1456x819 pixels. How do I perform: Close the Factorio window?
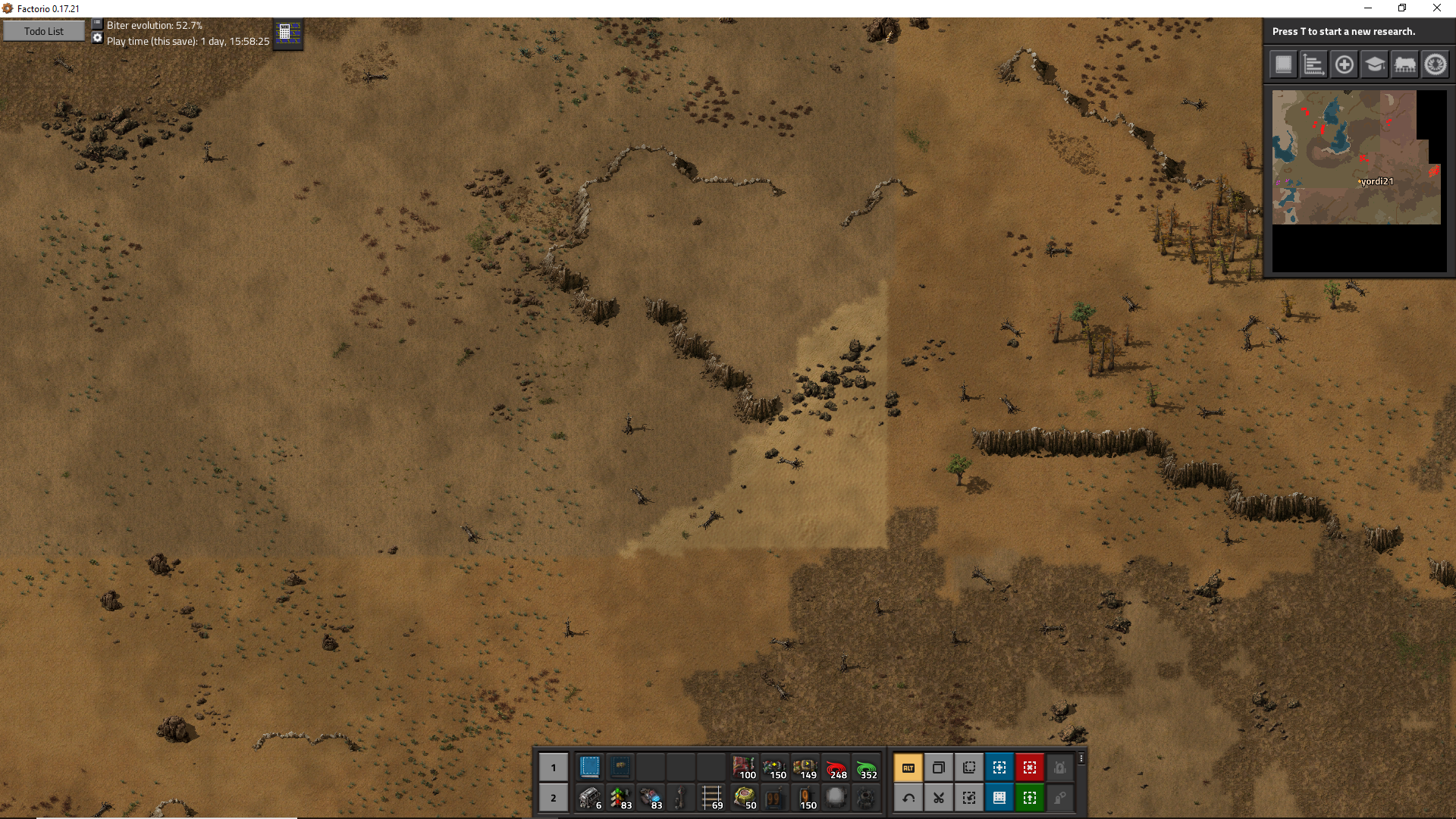click(x=1437, y=8)
